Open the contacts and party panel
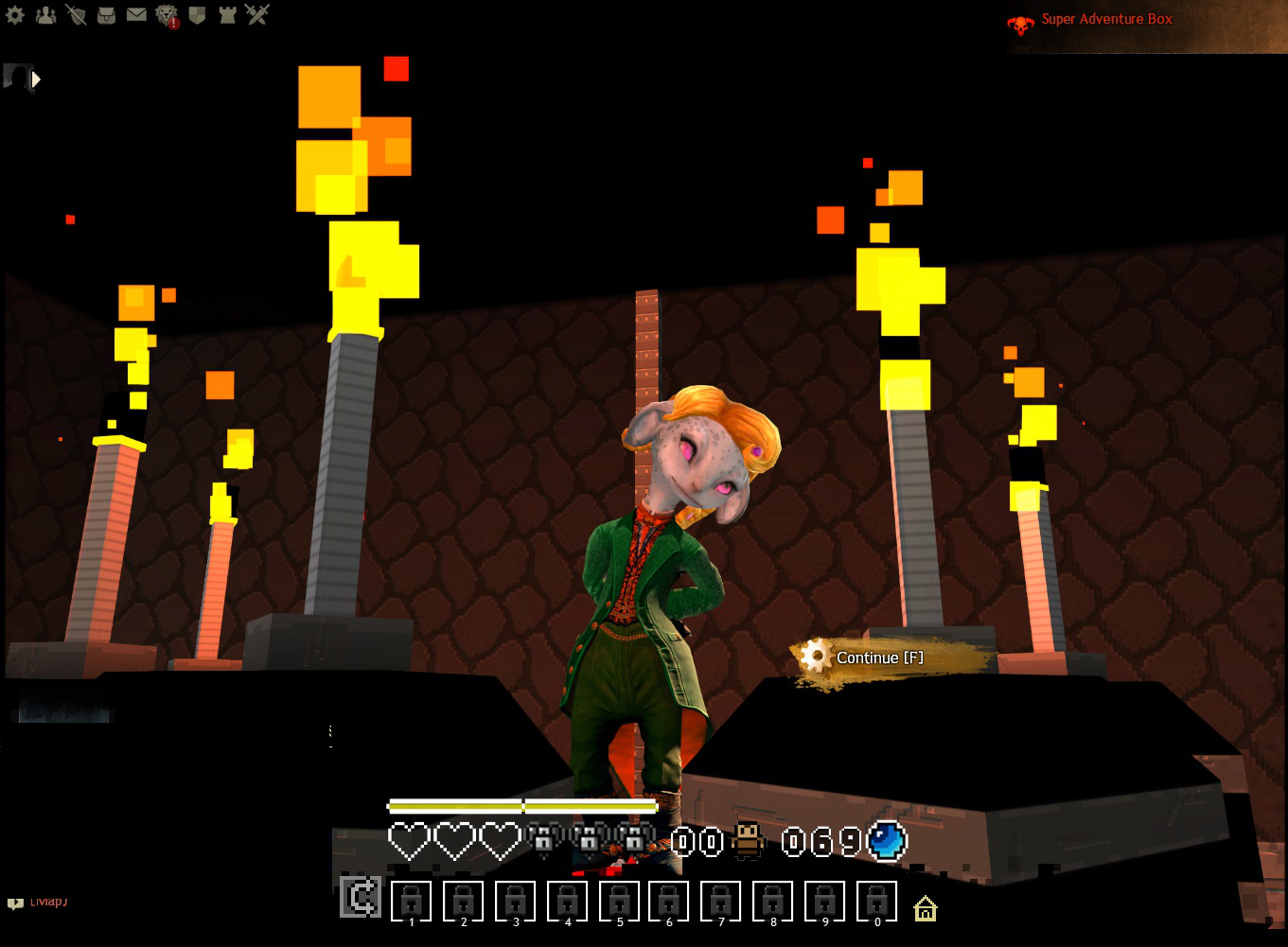1288x947 pixels. [45, 15]
